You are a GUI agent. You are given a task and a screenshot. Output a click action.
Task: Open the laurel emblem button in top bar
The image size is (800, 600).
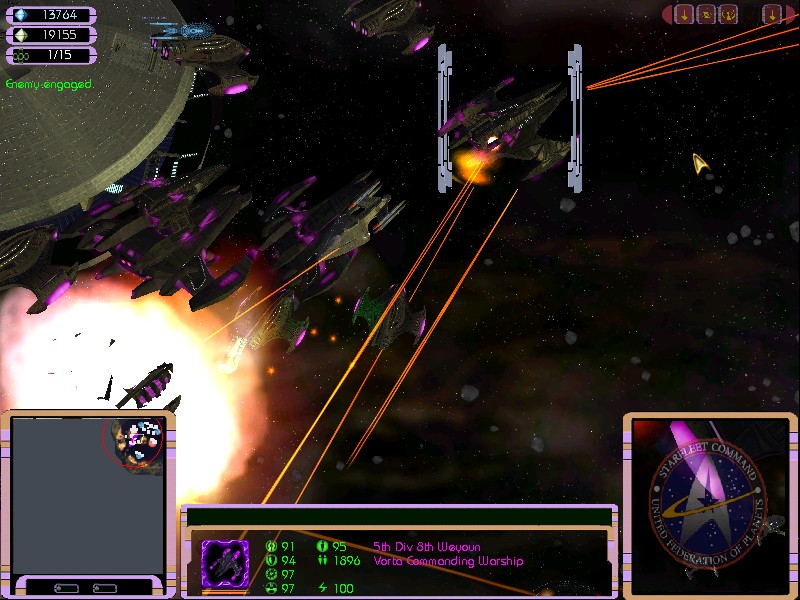[x=729, y=14]
